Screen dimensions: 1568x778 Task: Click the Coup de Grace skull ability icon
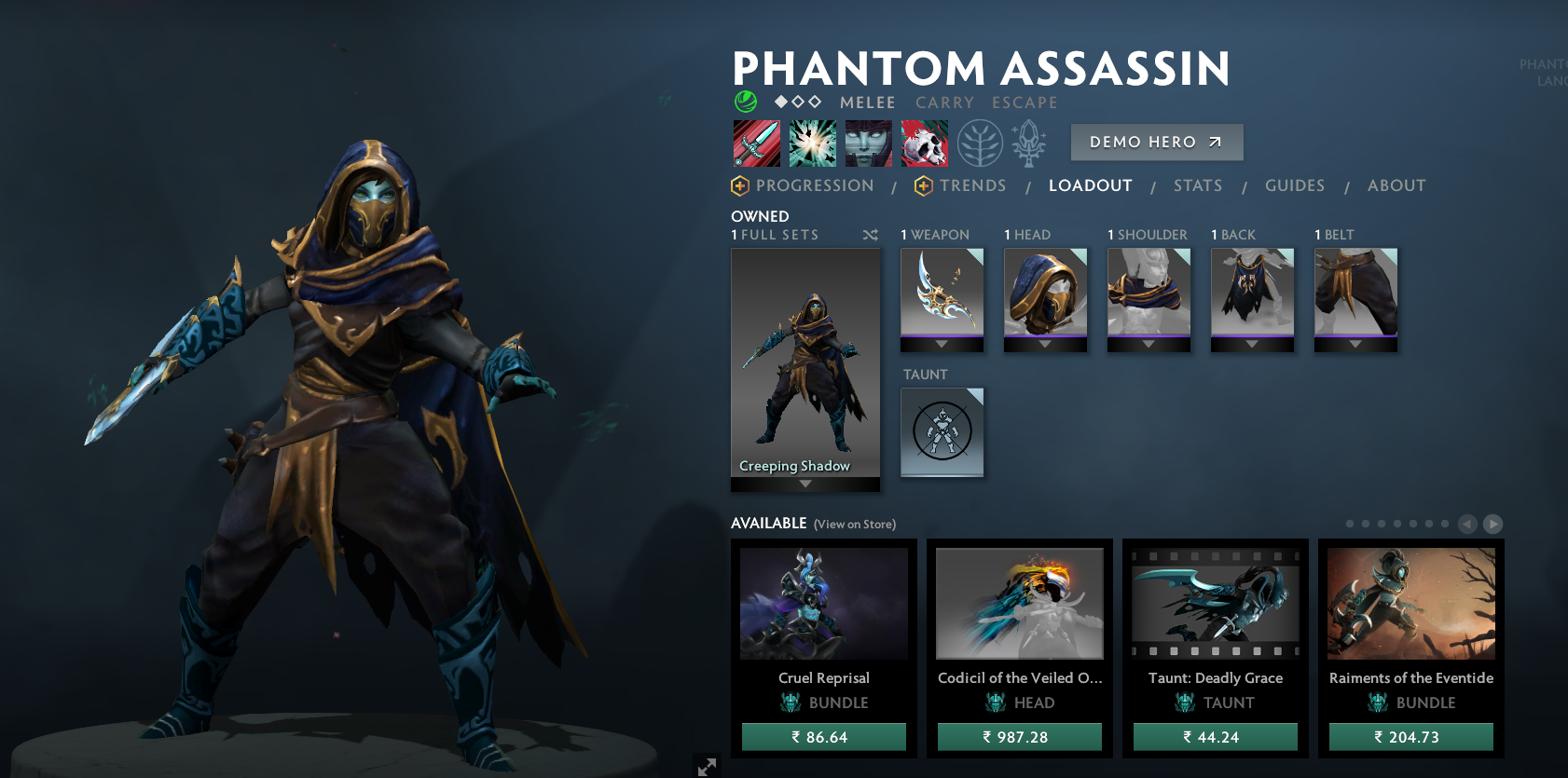(x=926, y=143)
